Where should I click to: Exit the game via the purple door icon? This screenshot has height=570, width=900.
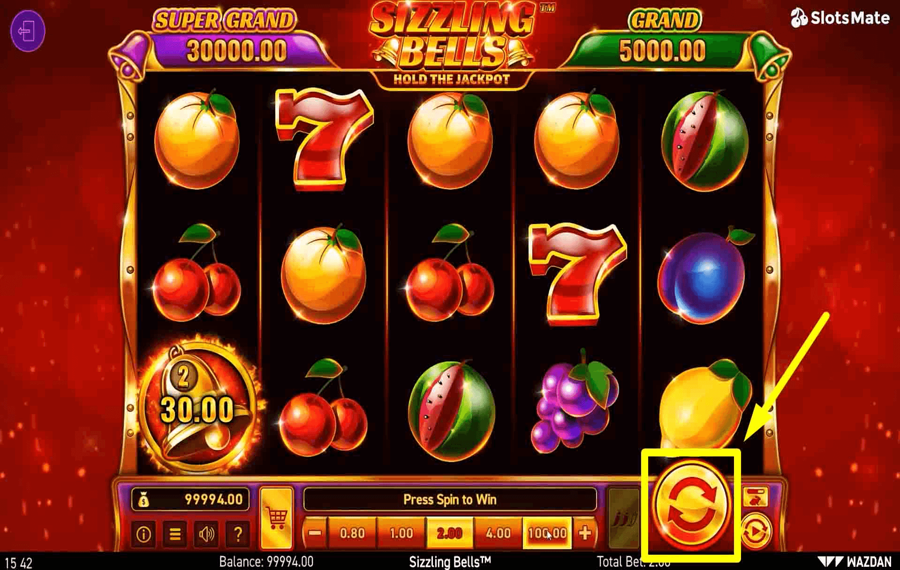28,31
